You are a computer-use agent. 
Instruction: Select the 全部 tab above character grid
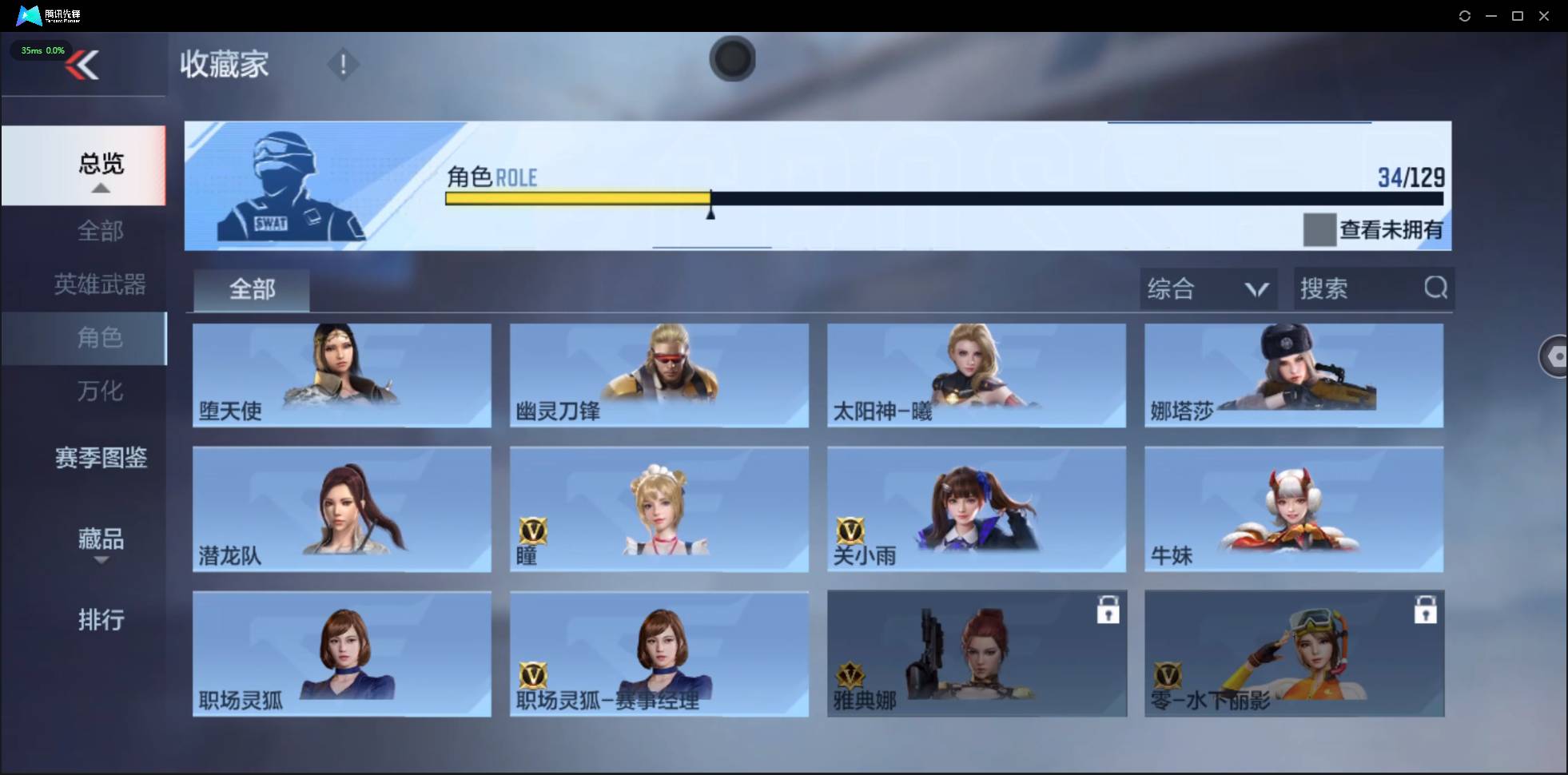tap(251, 290)
